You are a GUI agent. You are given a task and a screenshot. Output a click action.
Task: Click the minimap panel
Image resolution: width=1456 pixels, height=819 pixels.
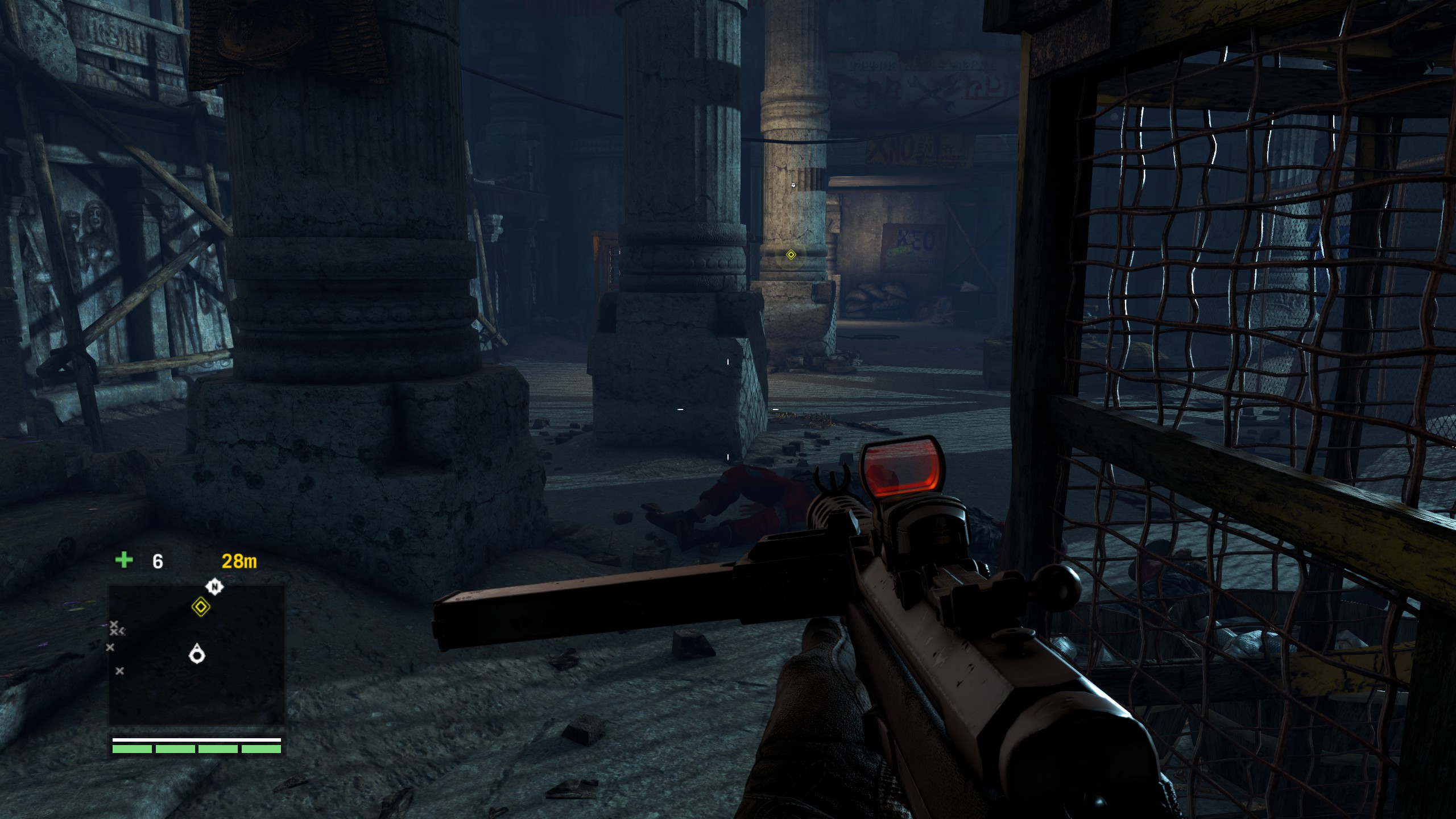[196, 654]
